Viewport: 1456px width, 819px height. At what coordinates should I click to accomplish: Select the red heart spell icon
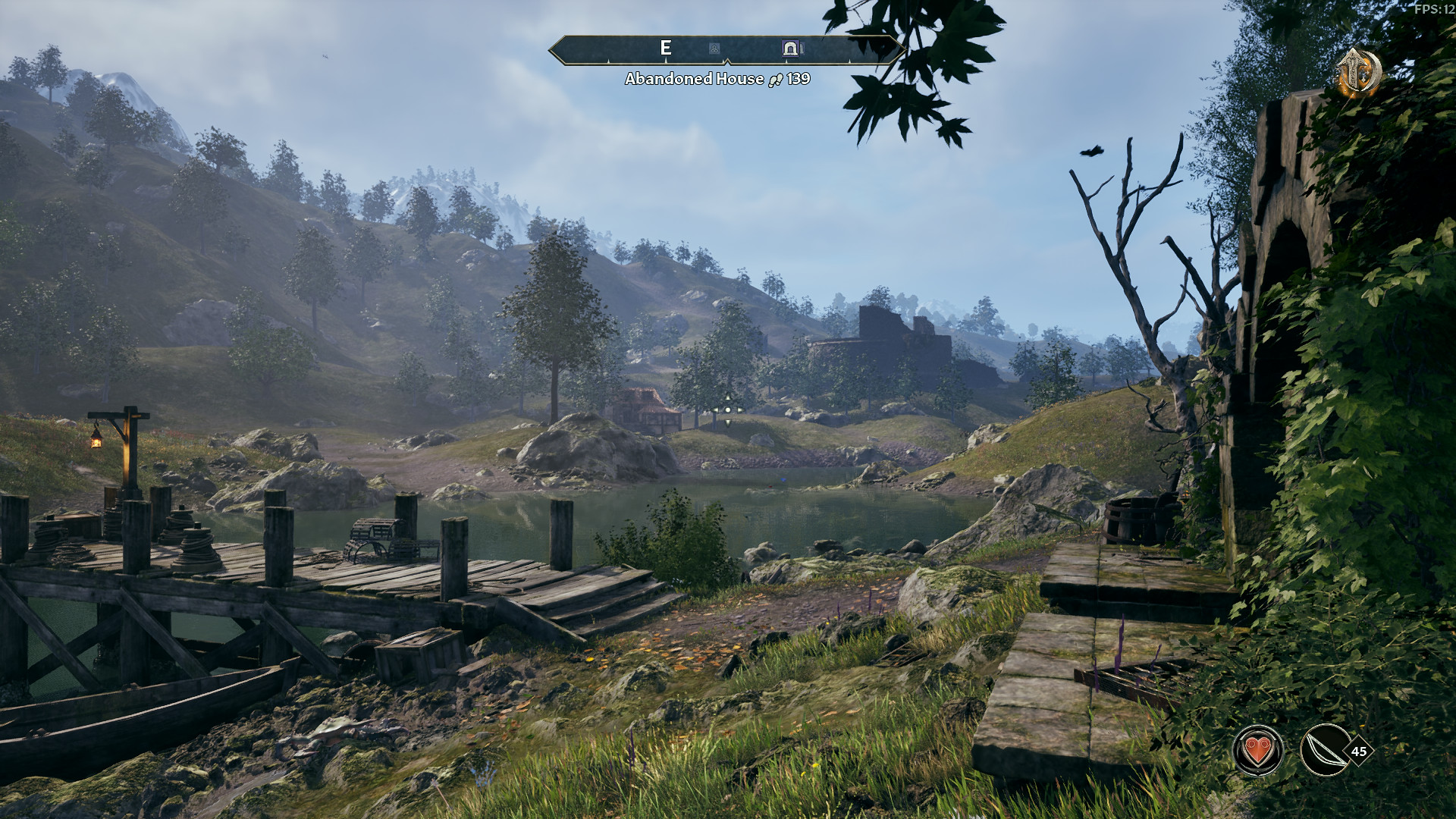coord(1258,751)
